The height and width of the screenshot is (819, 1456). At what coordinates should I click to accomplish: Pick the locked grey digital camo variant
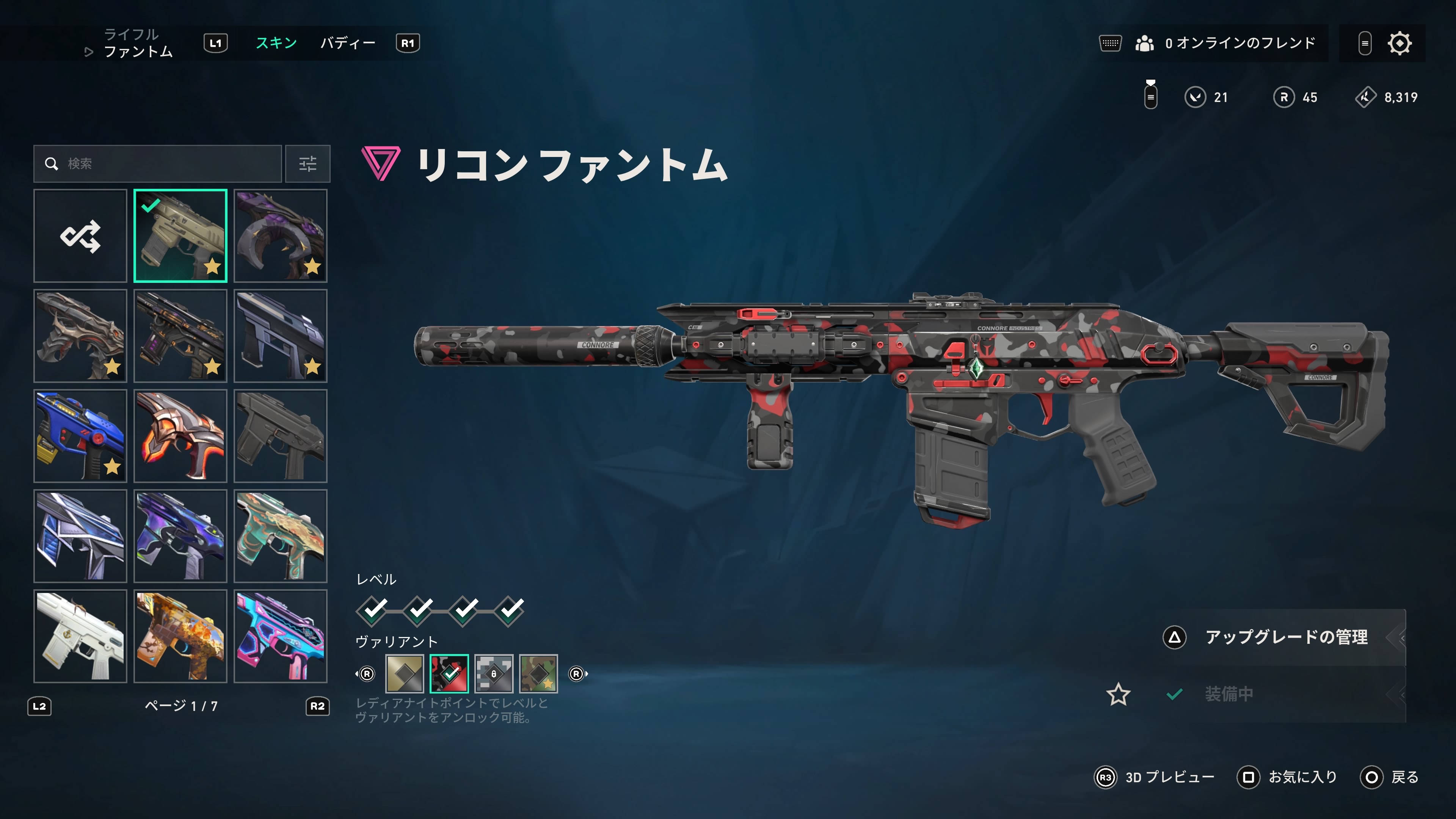[x=494, y=674]
